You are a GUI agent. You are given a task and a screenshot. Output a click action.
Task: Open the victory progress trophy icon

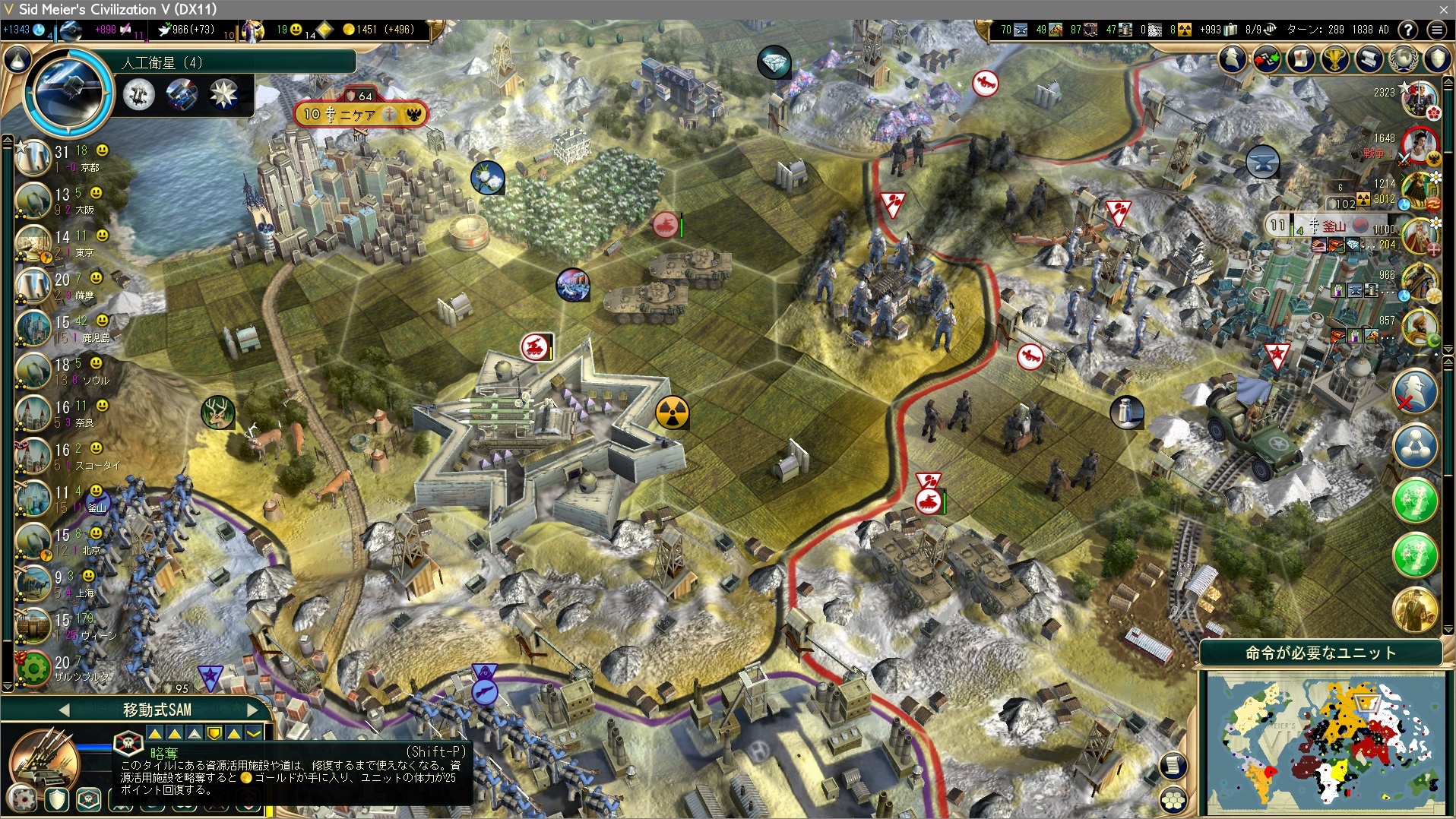pyautogui.click(x=1335, y=59)
